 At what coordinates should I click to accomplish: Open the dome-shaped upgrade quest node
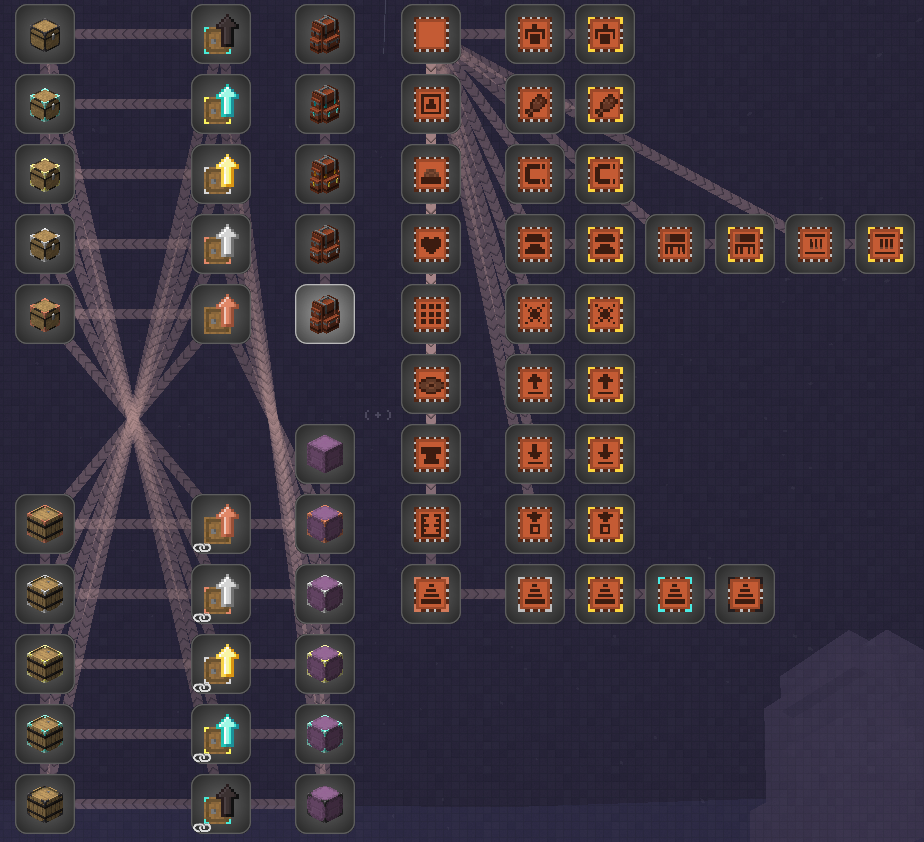(x=431, y=174)
